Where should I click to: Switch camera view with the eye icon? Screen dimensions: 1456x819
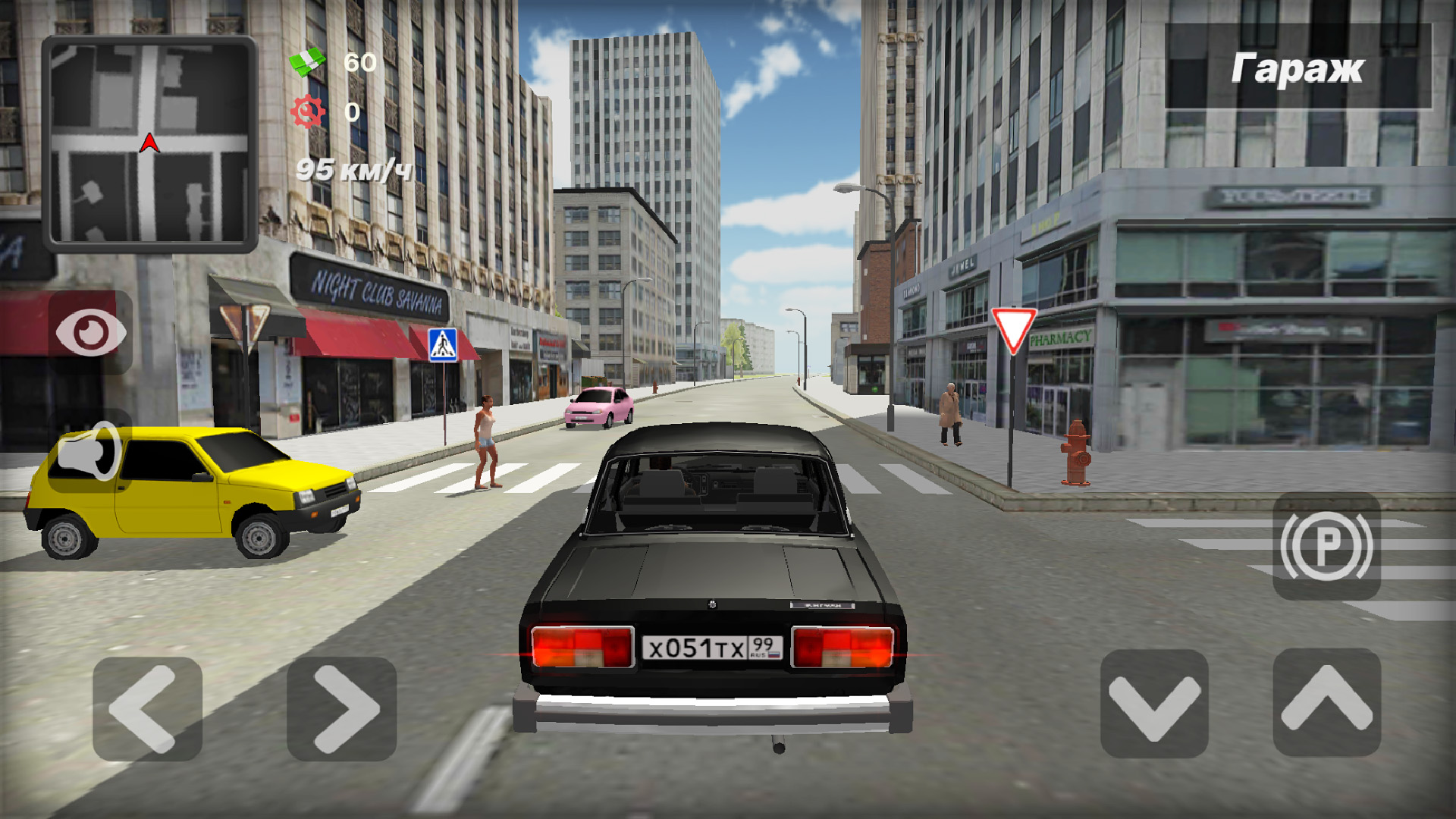coord(91,332)
